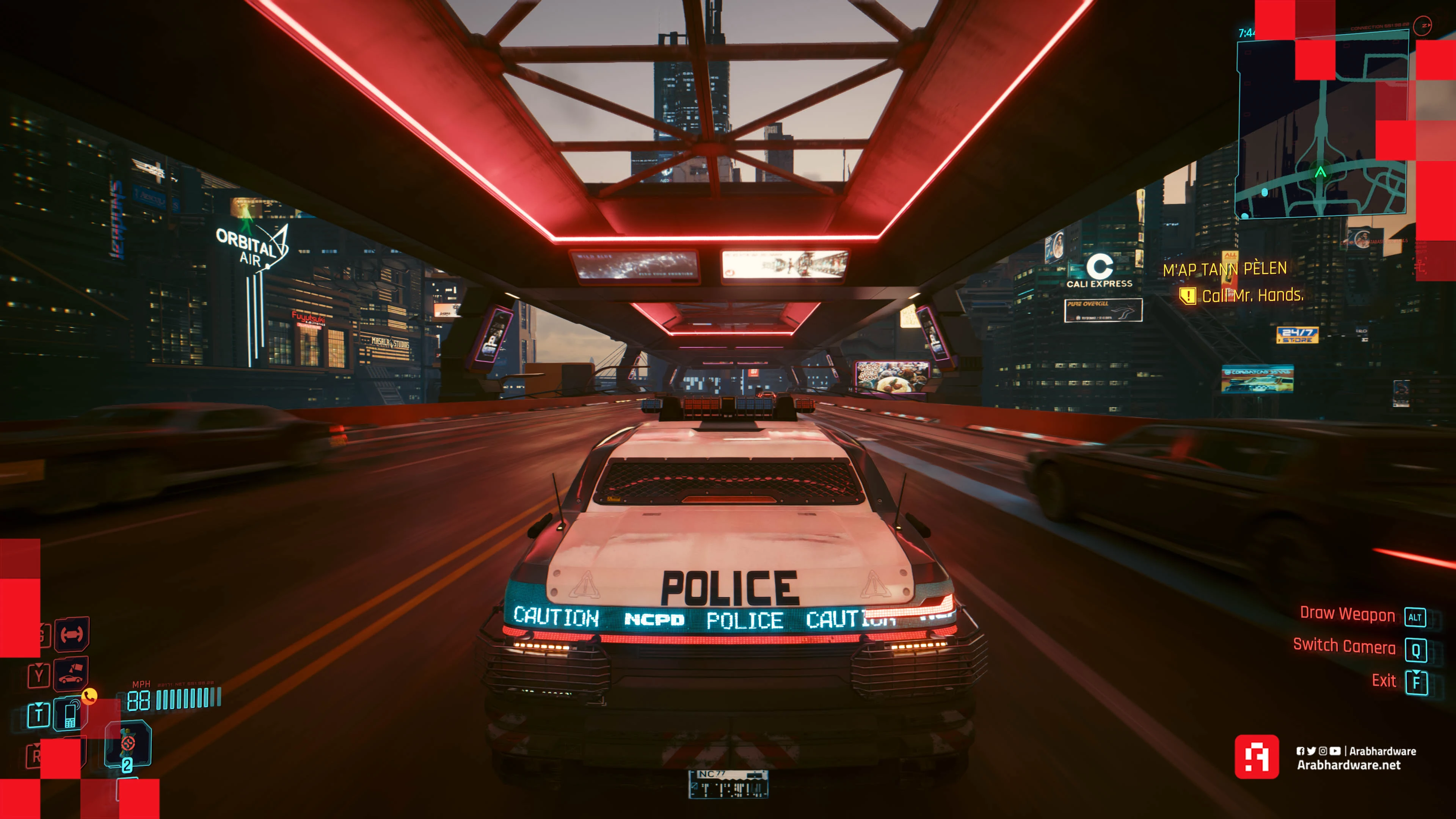Viewport: 1456px width, 819px height.
Task: Open the Call Mr. Hands objective
Action: pos(1252,296)
